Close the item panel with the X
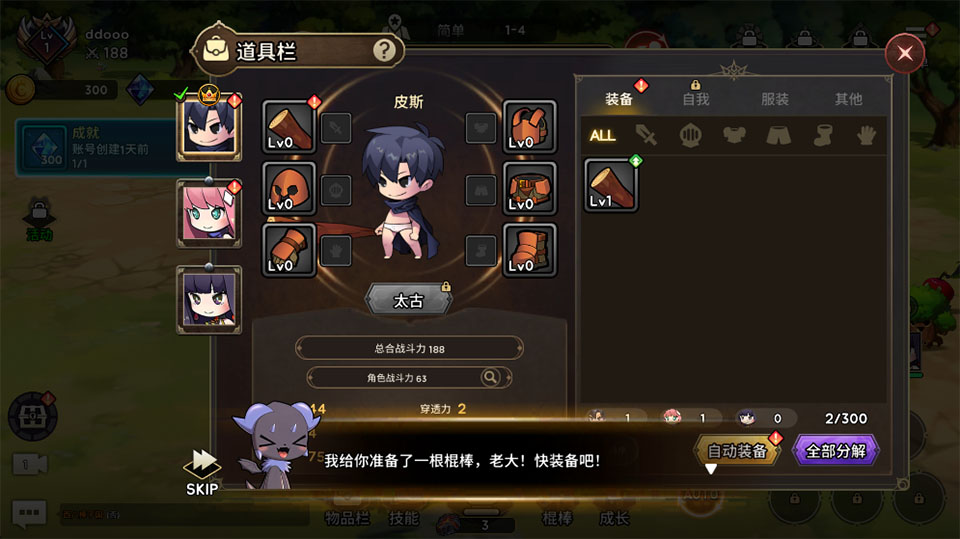 click(x=904, y=53)
